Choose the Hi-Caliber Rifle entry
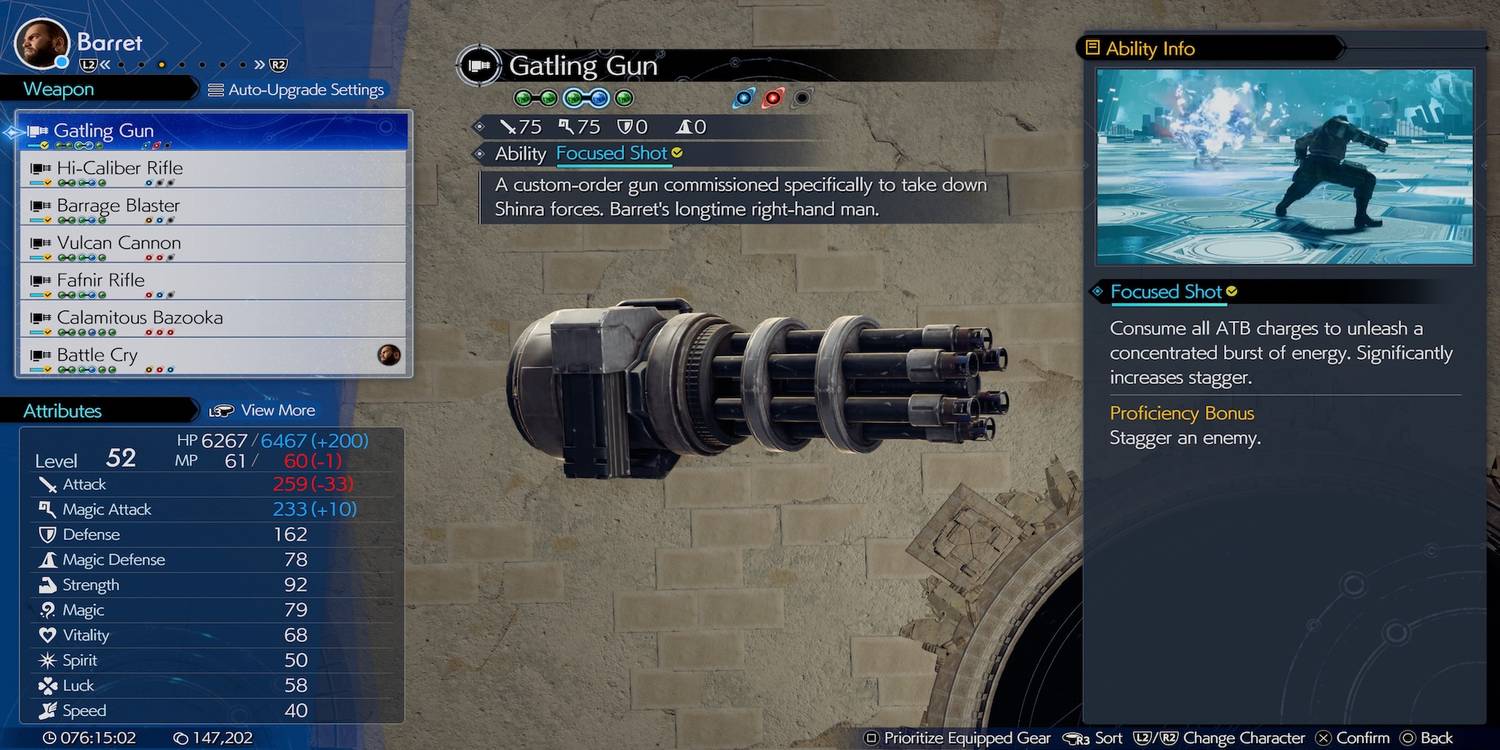This screenshot has height=750, width=1500. [x=212, y=168]
